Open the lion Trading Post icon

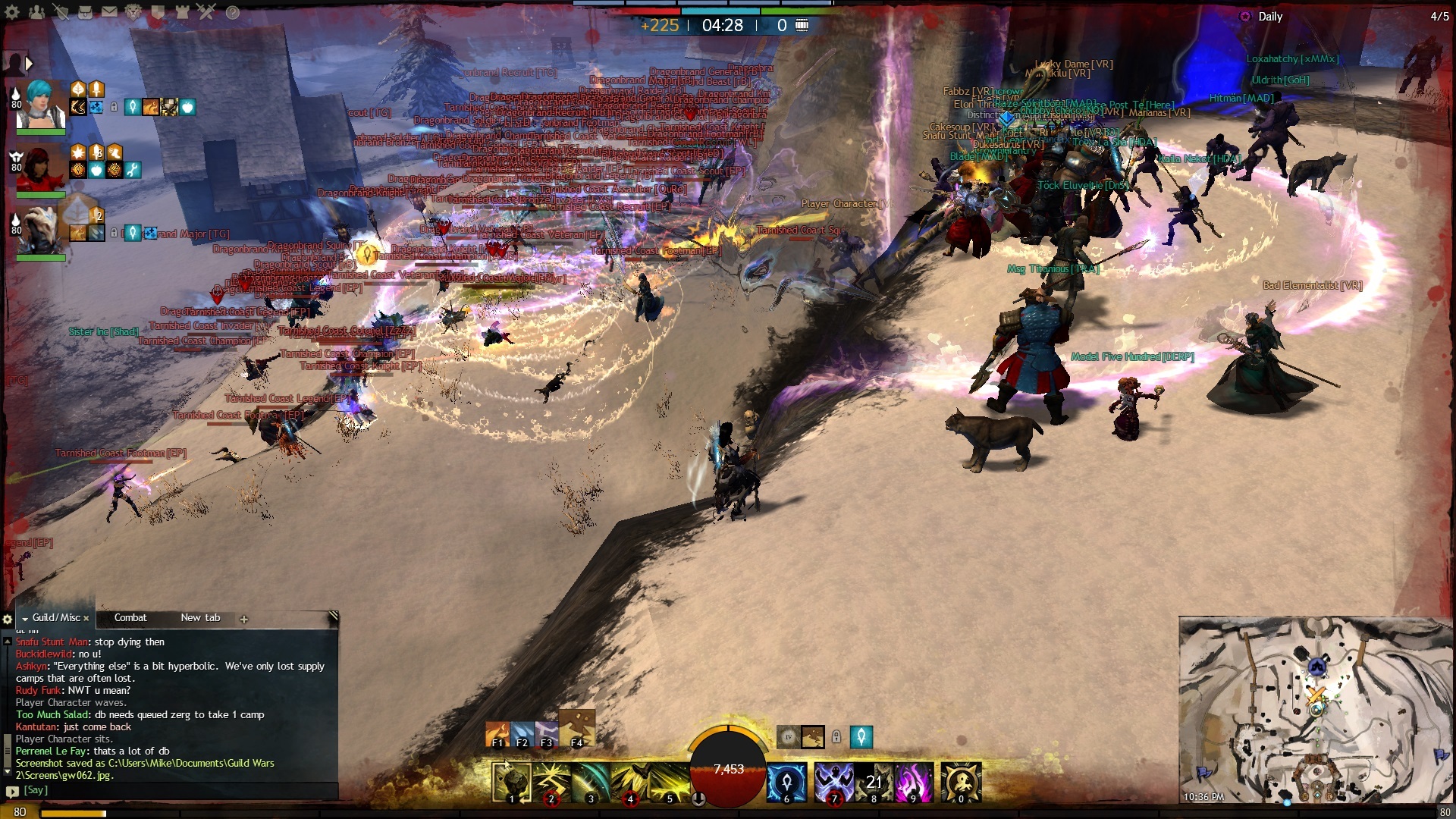click(x=134, y=11)
